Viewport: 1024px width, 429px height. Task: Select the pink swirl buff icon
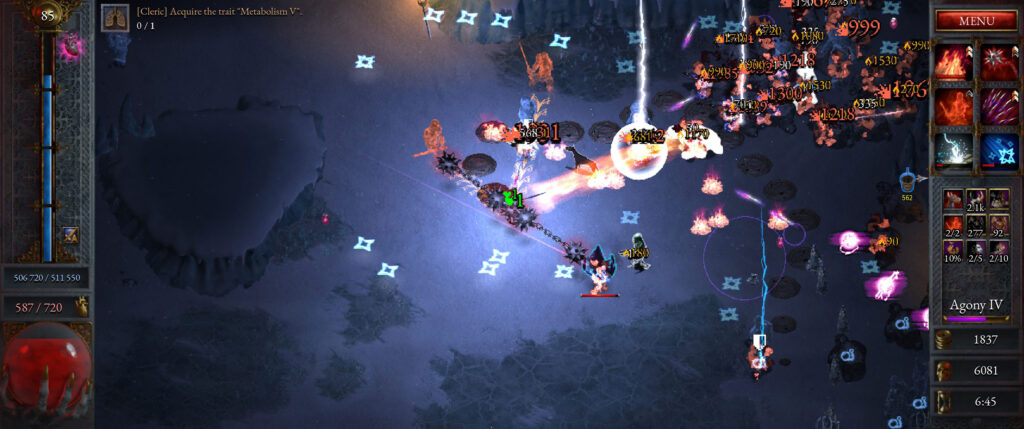coord(72,46)
